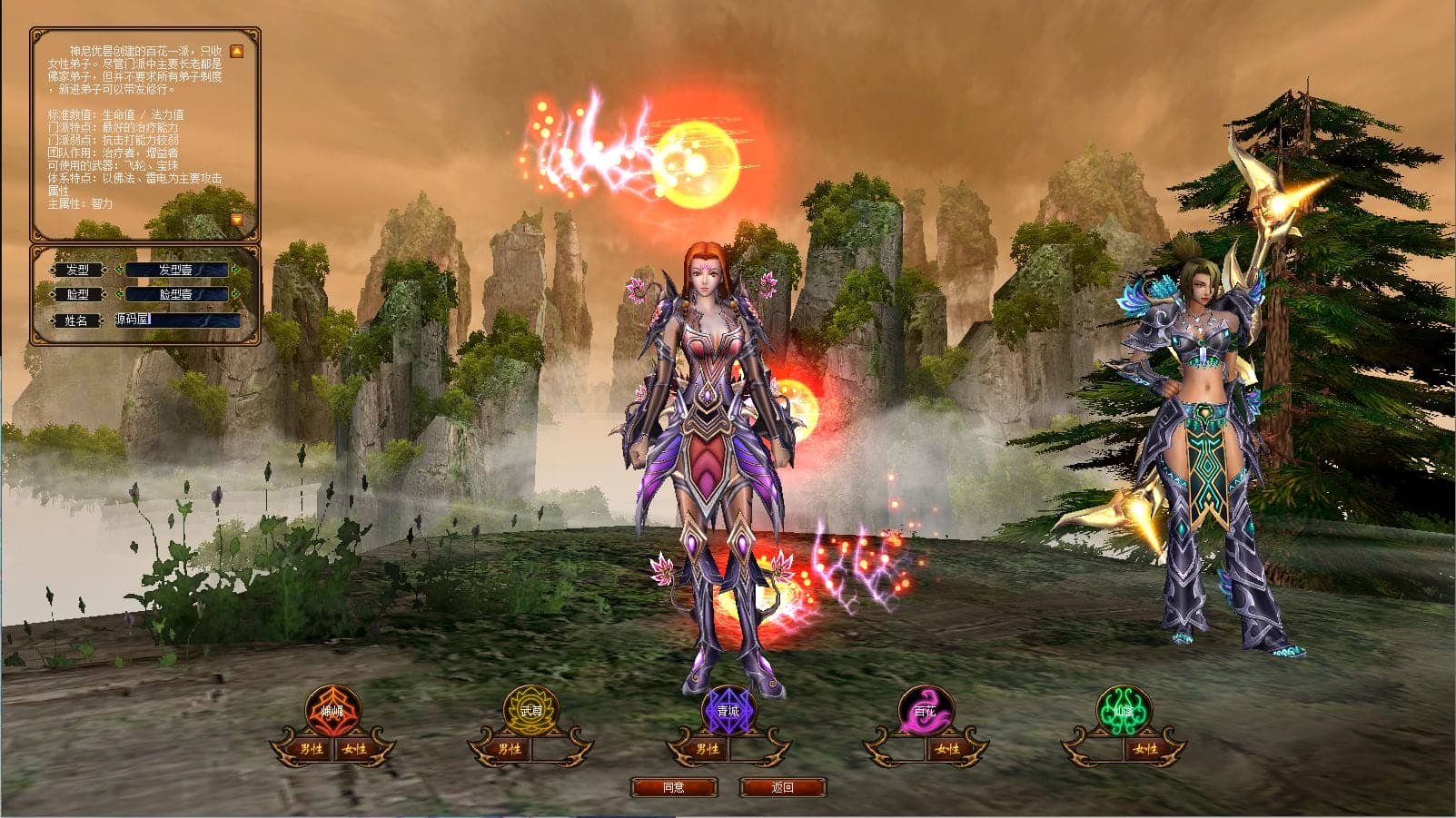Click the next hairstyle arrow for 发型
1456x818 pixels.
[236, 270]
